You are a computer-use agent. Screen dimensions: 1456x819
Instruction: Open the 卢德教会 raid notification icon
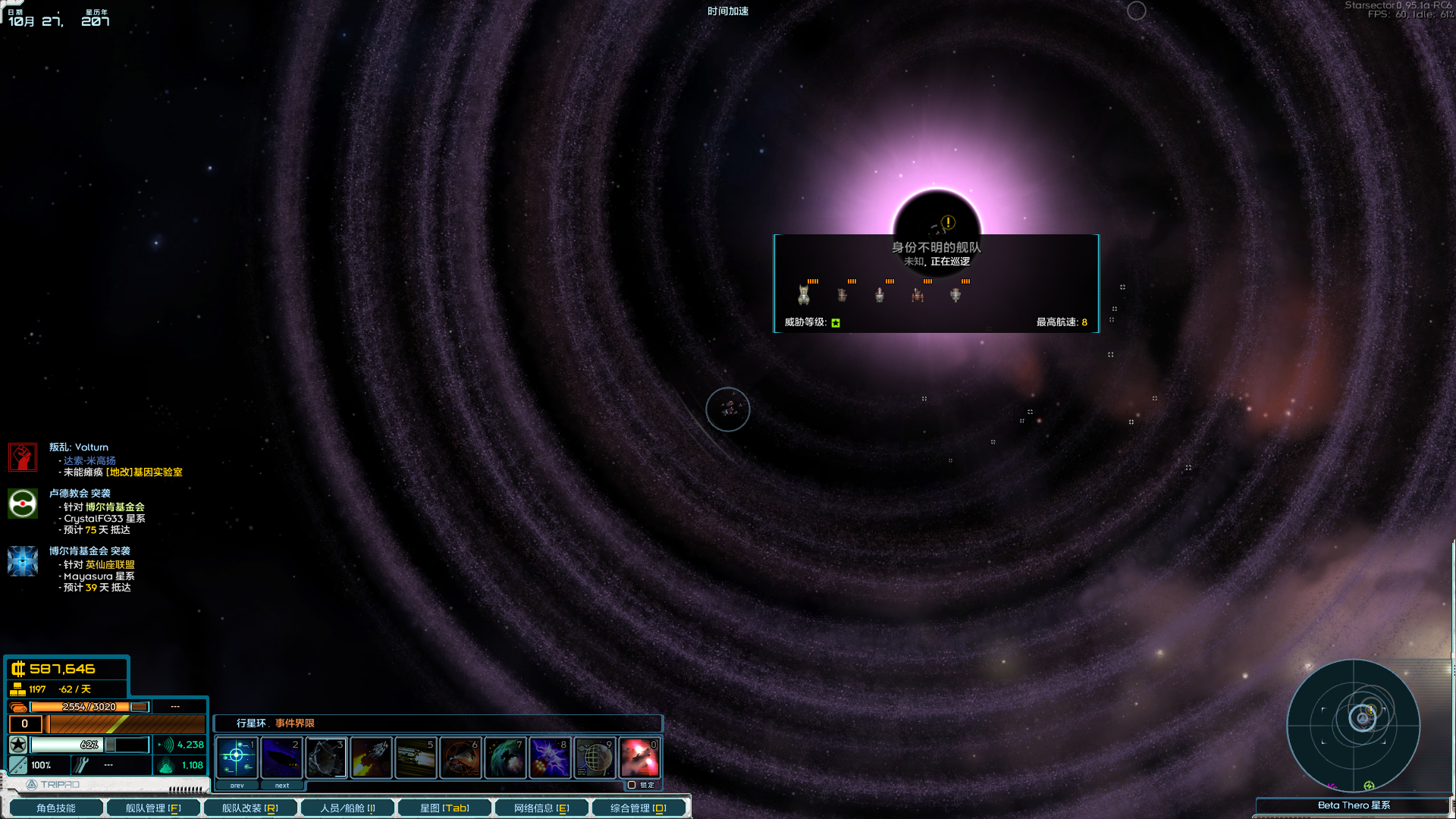(22, 503)
